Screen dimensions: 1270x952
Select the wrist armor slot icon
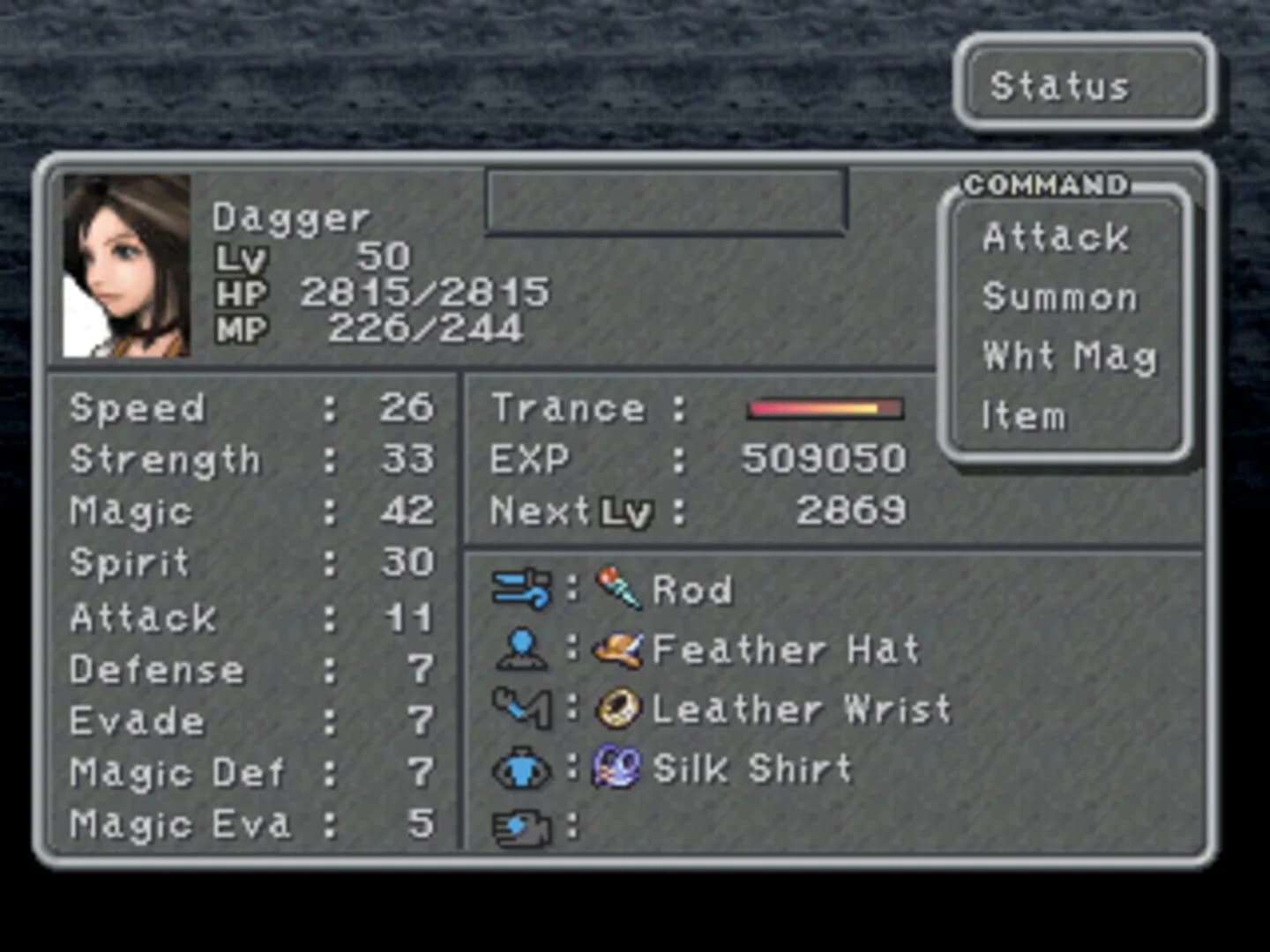(524, 708)
